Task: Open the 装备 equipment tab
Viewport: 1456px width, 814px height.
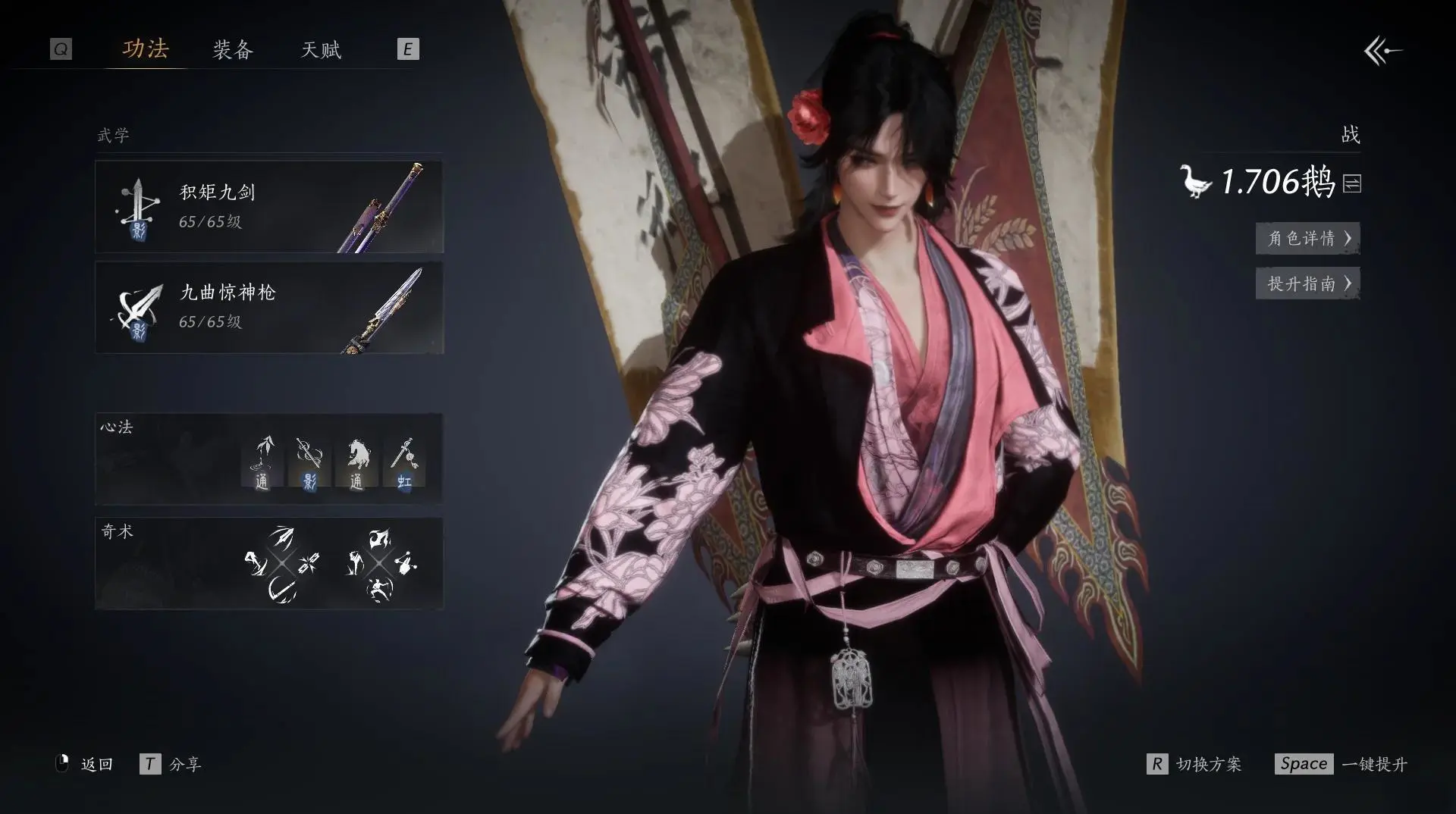Action: click(232, 50)
